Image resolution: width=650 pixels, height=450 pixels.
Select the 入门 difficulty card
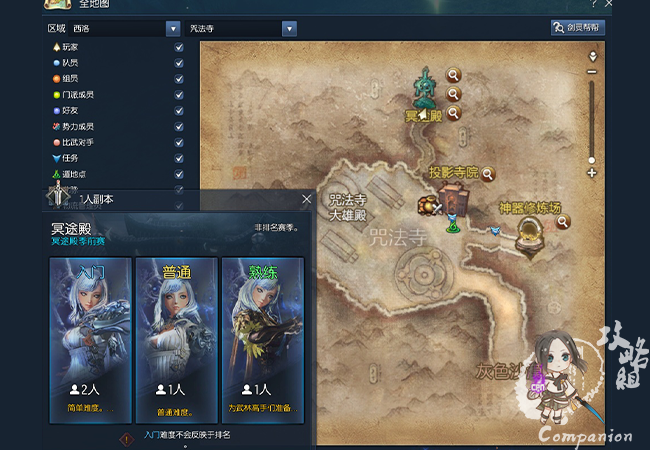pos(90,339)
